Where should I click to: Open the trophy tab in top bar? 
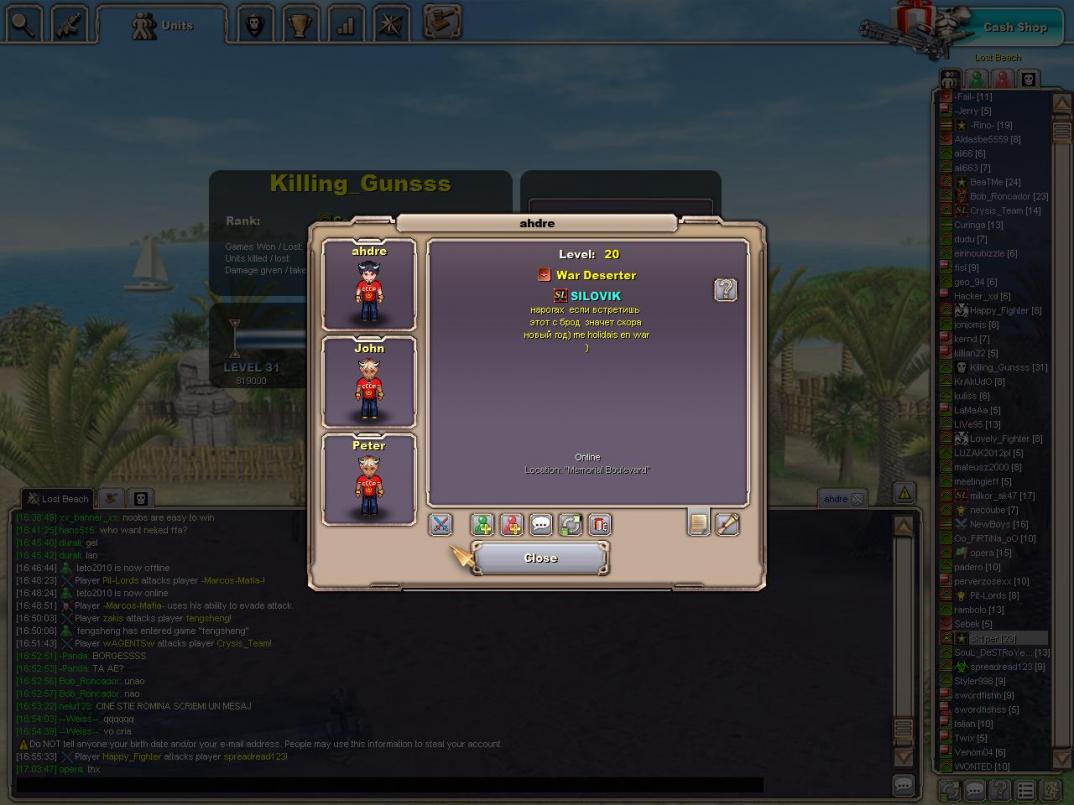299,25
